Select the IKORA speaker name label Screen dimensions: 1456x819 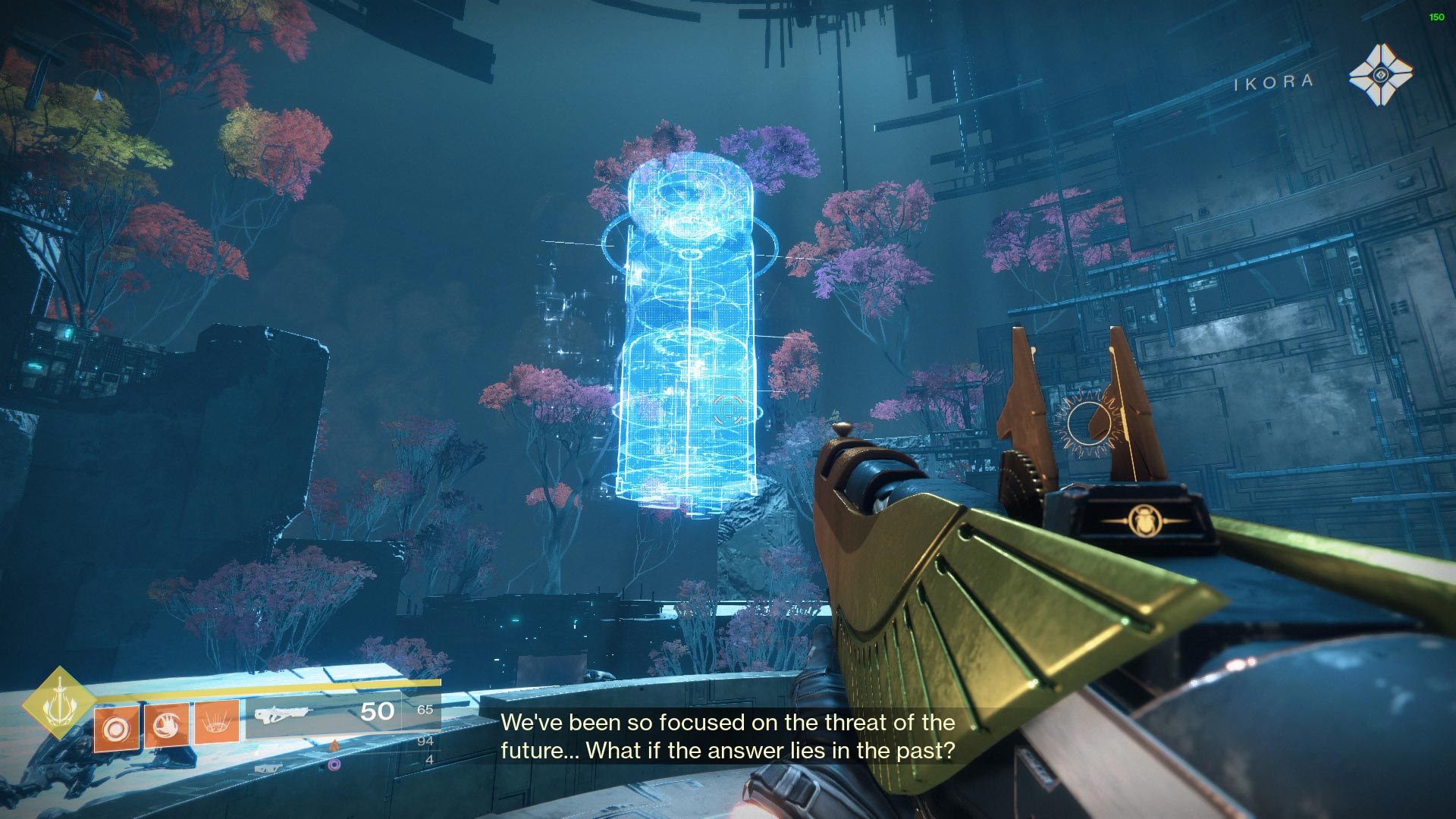1274,80
